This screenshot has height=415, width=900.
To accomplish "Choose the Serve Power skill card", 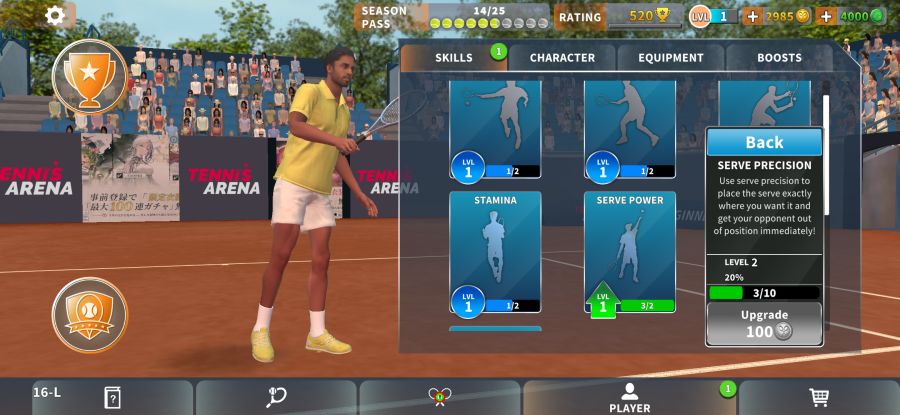I will pyautogui.click(x=630, y=252).
